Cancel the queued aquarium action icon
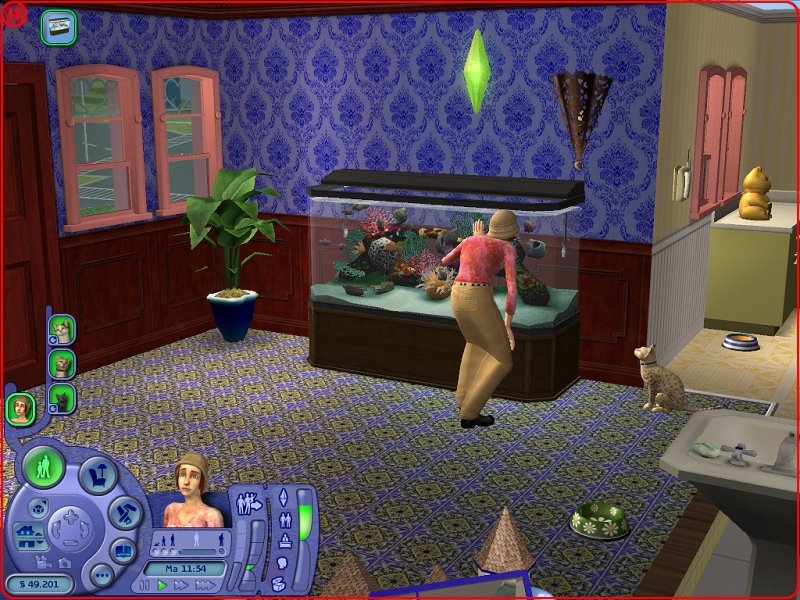Image resolution: width=800 pixels, height=600 pixels. coord(59,27)
